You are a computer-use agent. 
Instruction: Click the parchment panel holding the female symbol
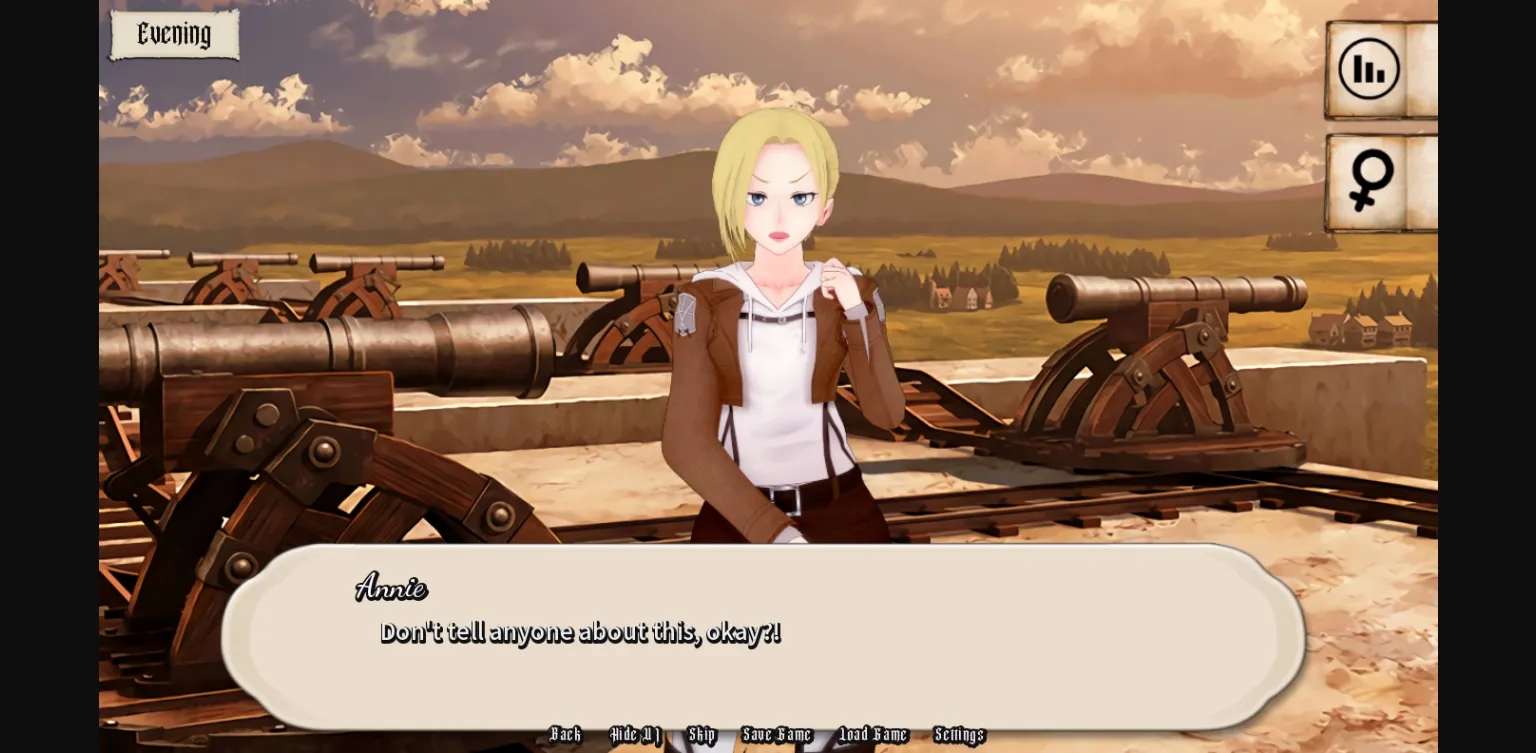tap(1379, 180)
